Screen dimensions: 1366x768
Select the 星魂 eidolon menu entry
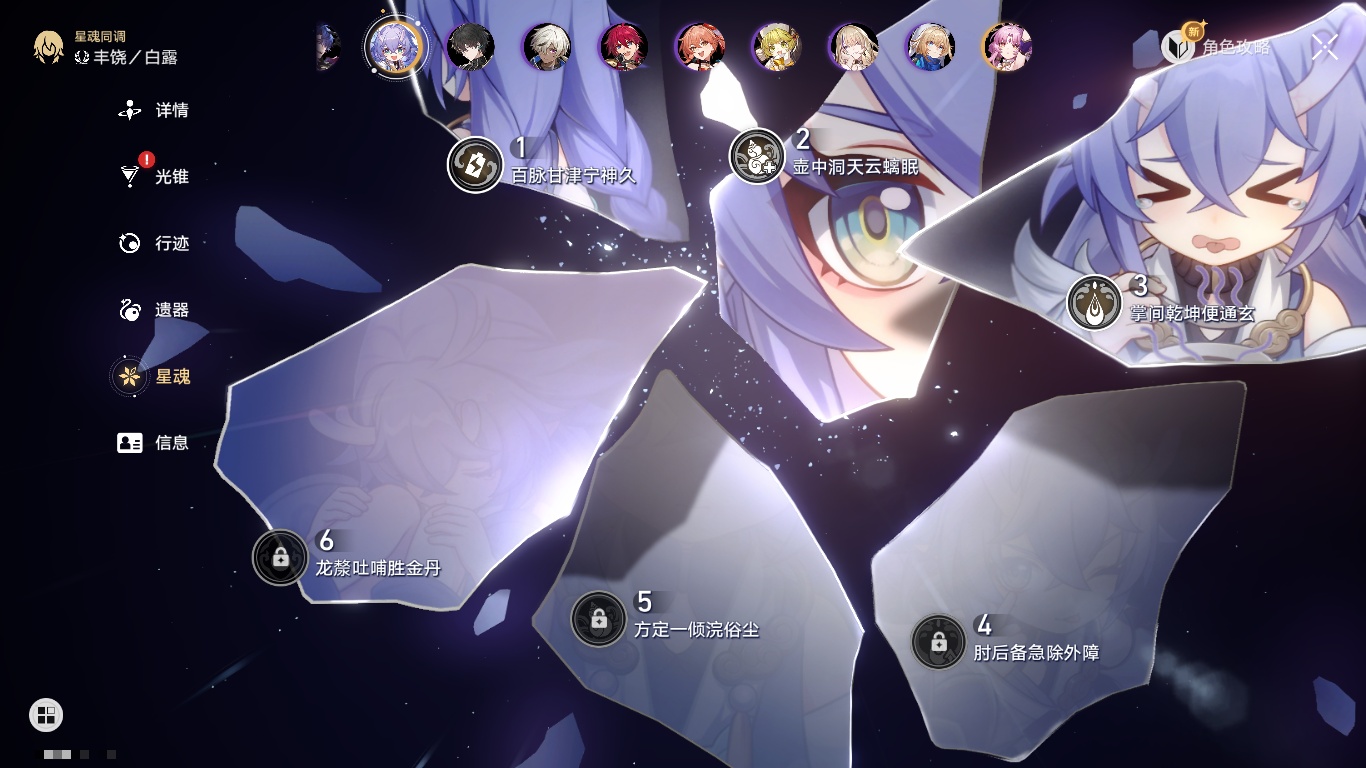155,376
